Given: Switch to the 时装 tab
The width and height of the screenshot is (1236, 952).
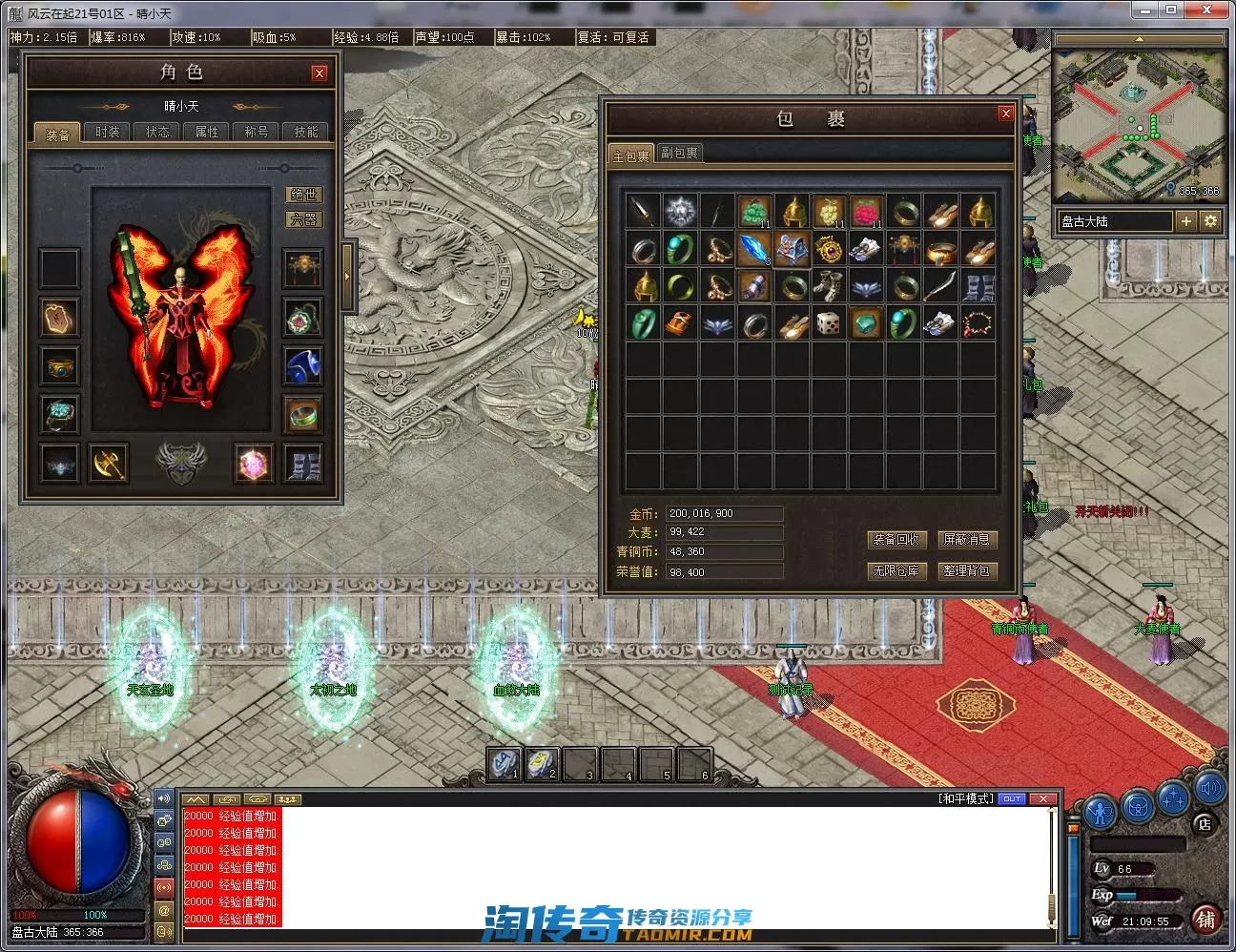Looking at the screenshot, I should pyautogui.click(x=108, y=132).
